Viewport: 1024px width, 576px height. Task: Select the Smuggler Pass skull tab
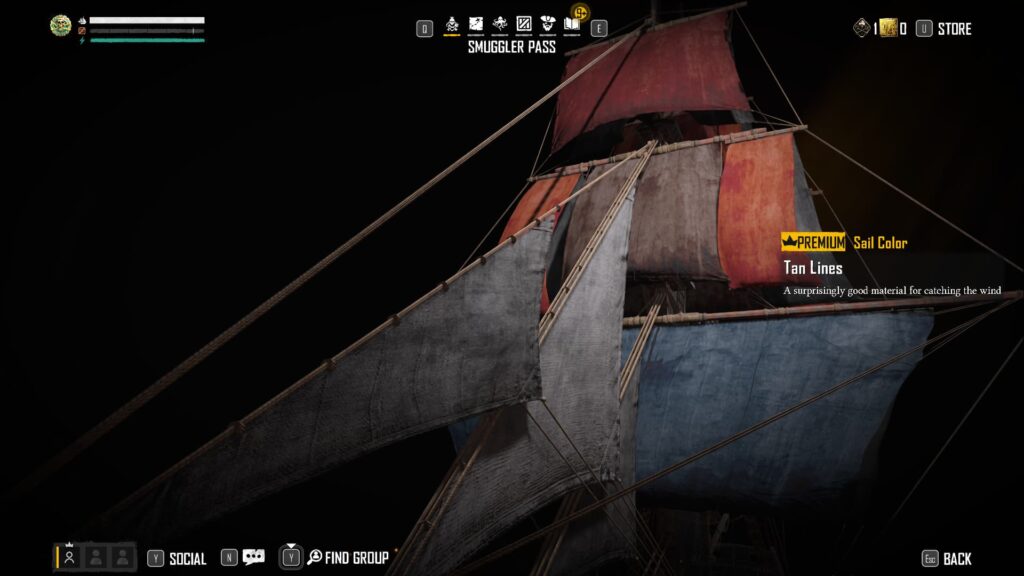451,24
